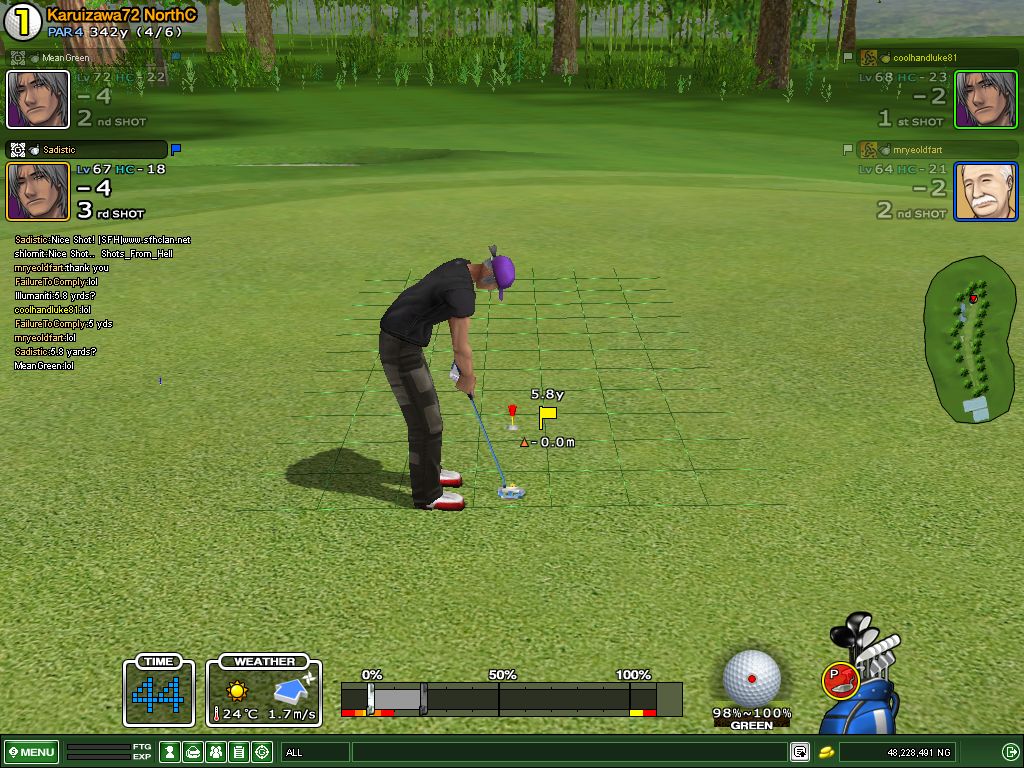Select the ALL chat channel box
Screen dimensions: 1024x768
pos(315,752)
